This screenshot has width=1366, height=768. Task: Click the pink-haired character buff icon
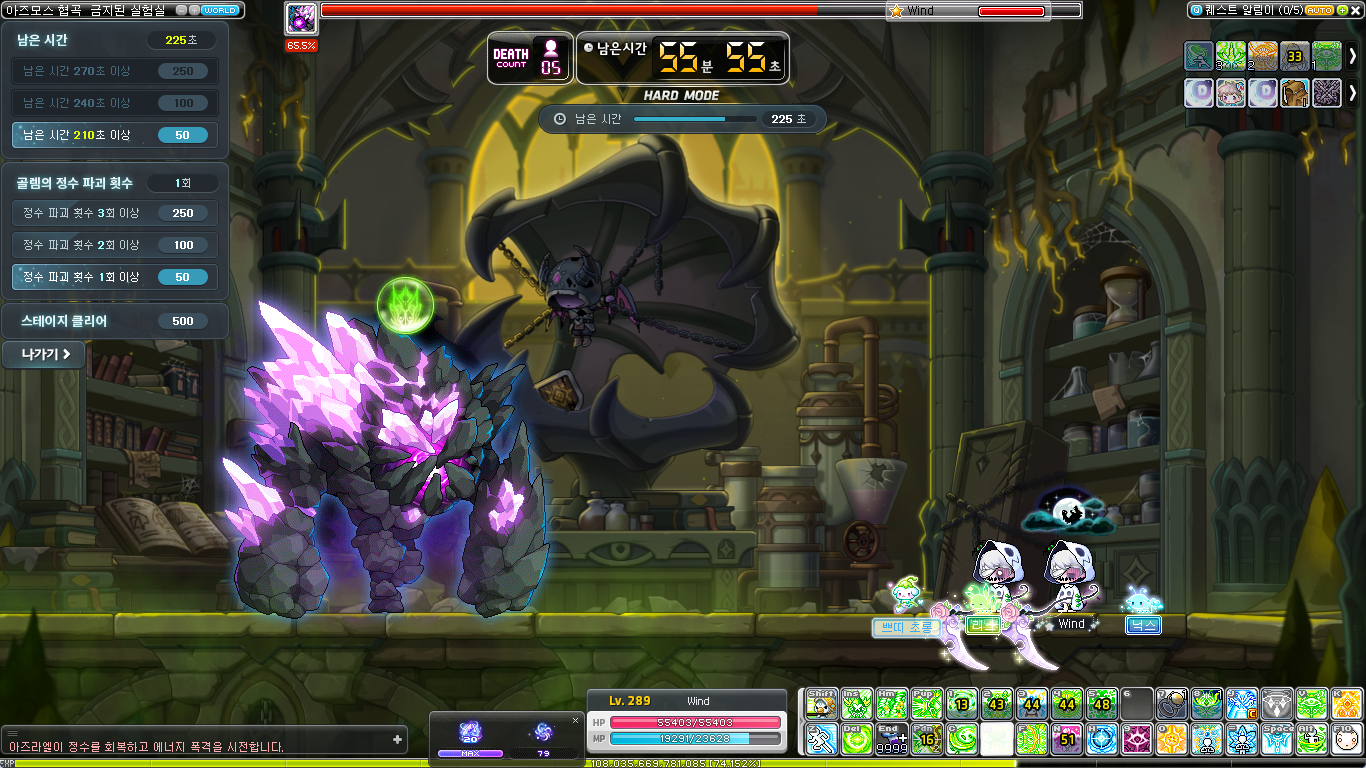1231,93
